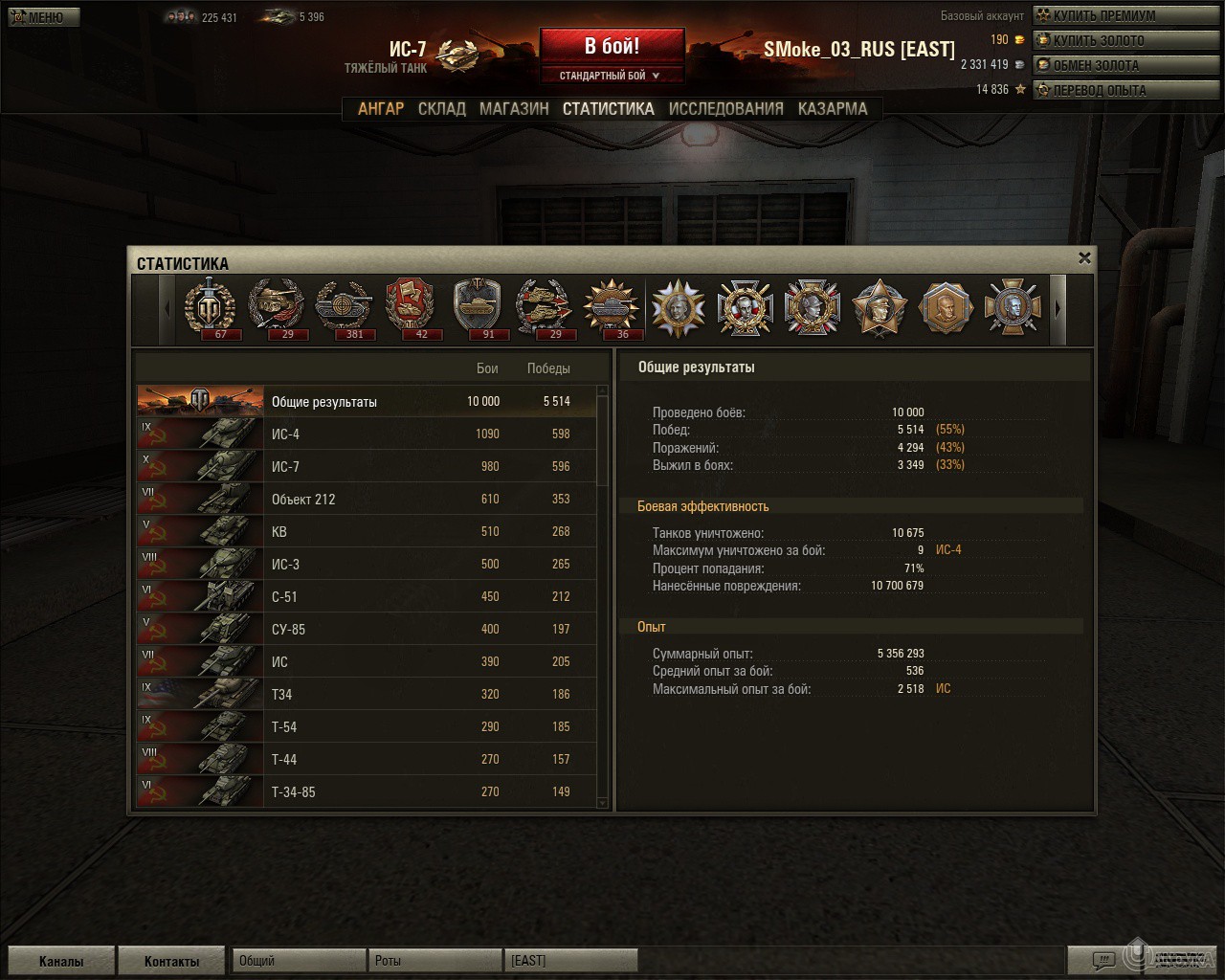This screenshot has width=1225, height=980.
Task: Choose Перевод опыта button
Action: [1102, 90]
